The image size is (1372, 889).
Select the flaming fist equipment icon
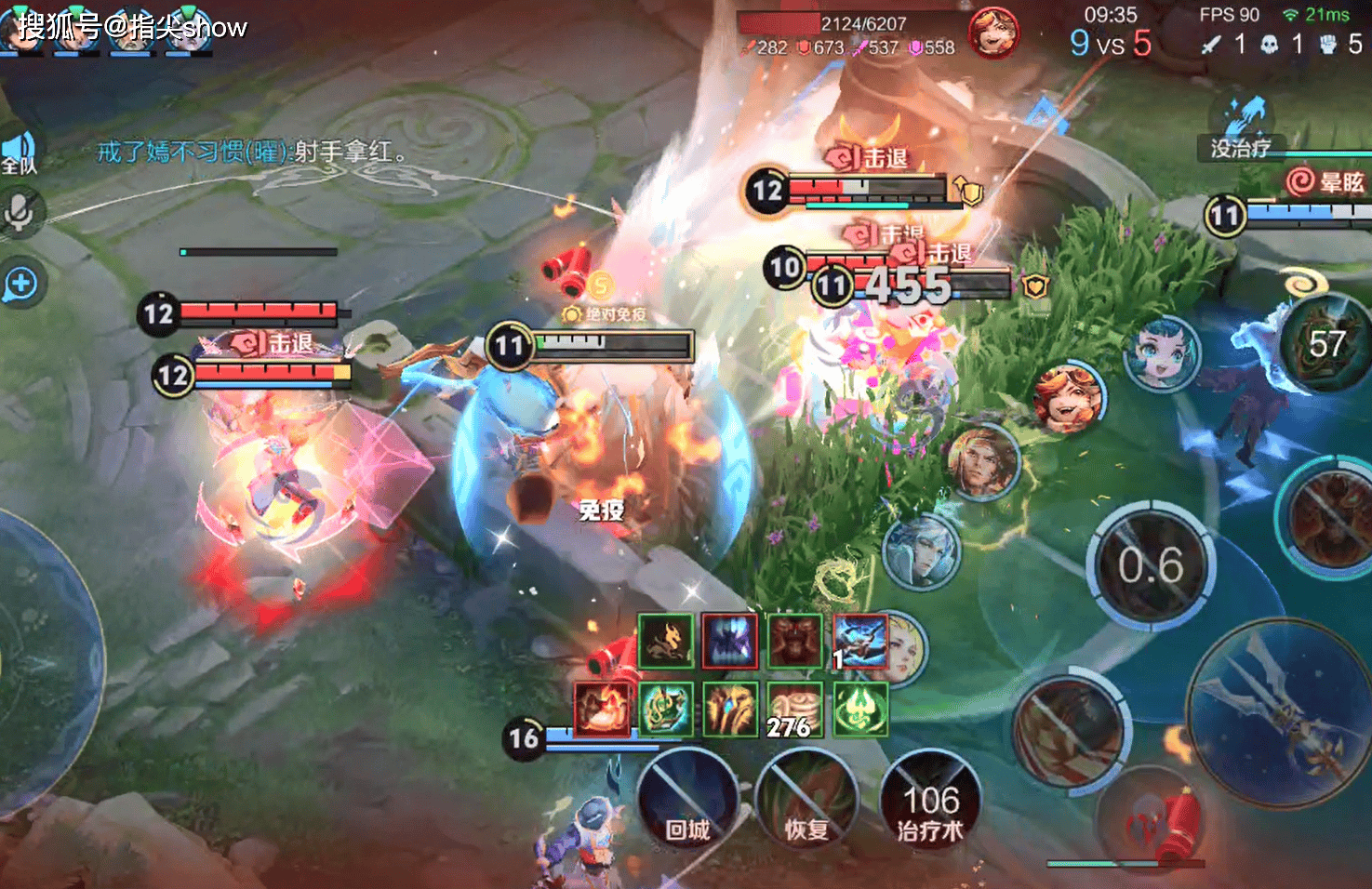click(x=602, y=709)
